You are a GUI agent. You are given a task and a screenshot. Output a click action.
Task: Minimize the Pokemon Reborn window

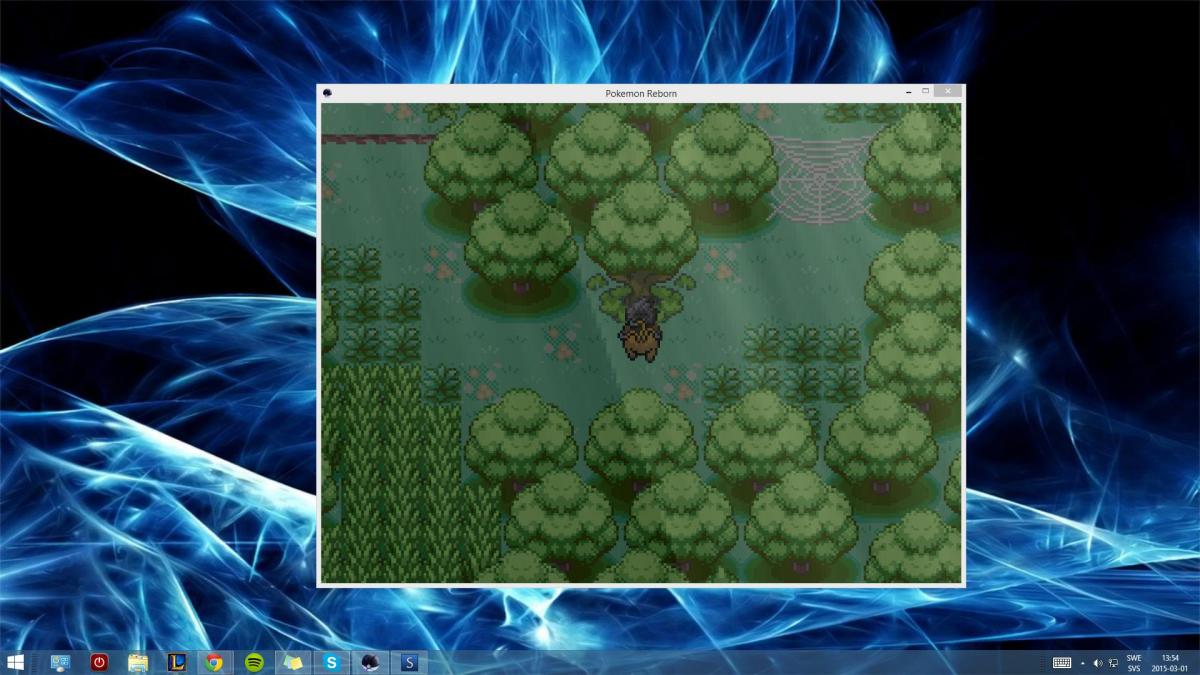(908, 92)
